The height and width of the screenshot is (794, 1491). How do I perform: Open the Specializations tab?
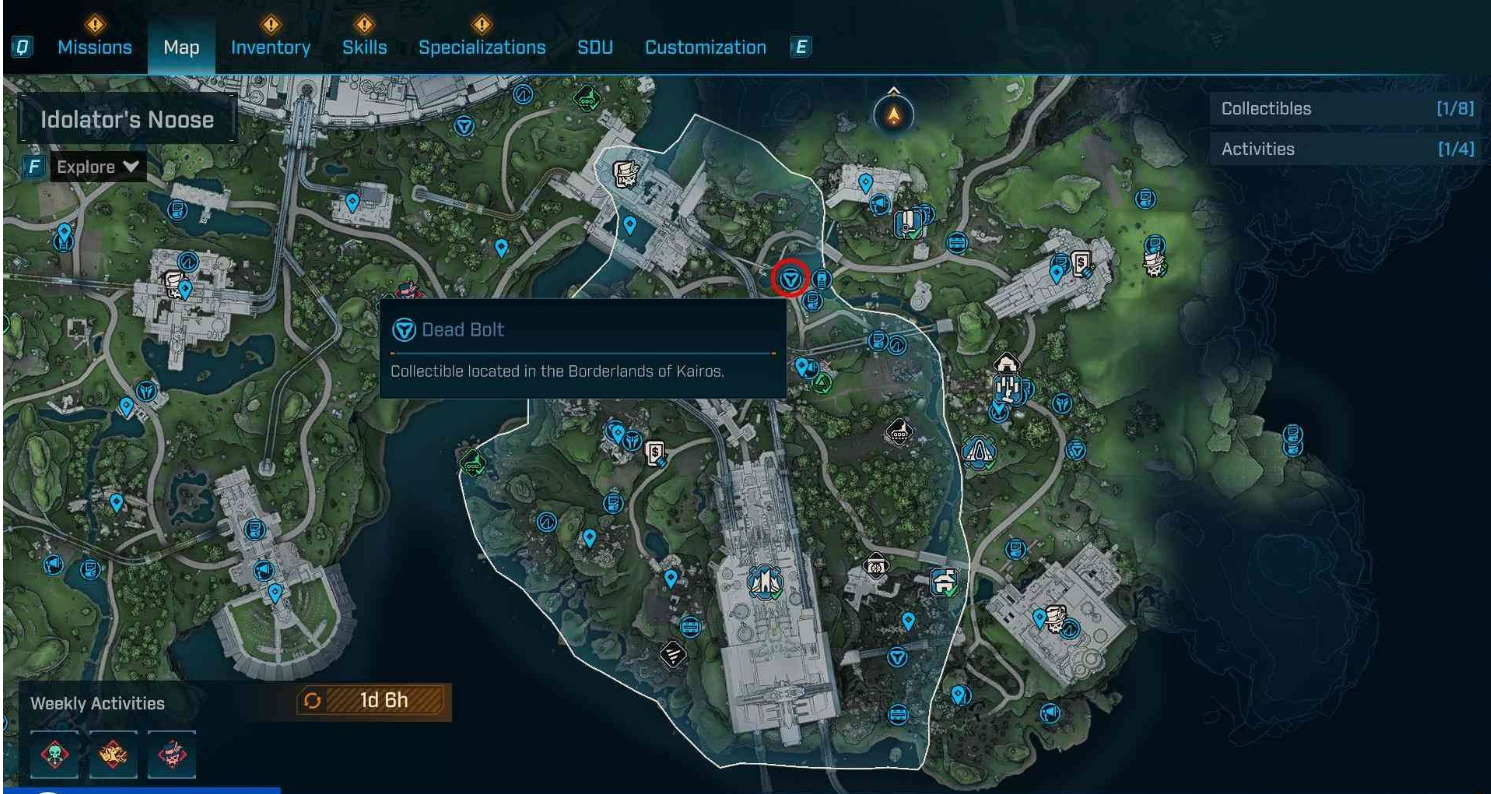pos(482,47)
